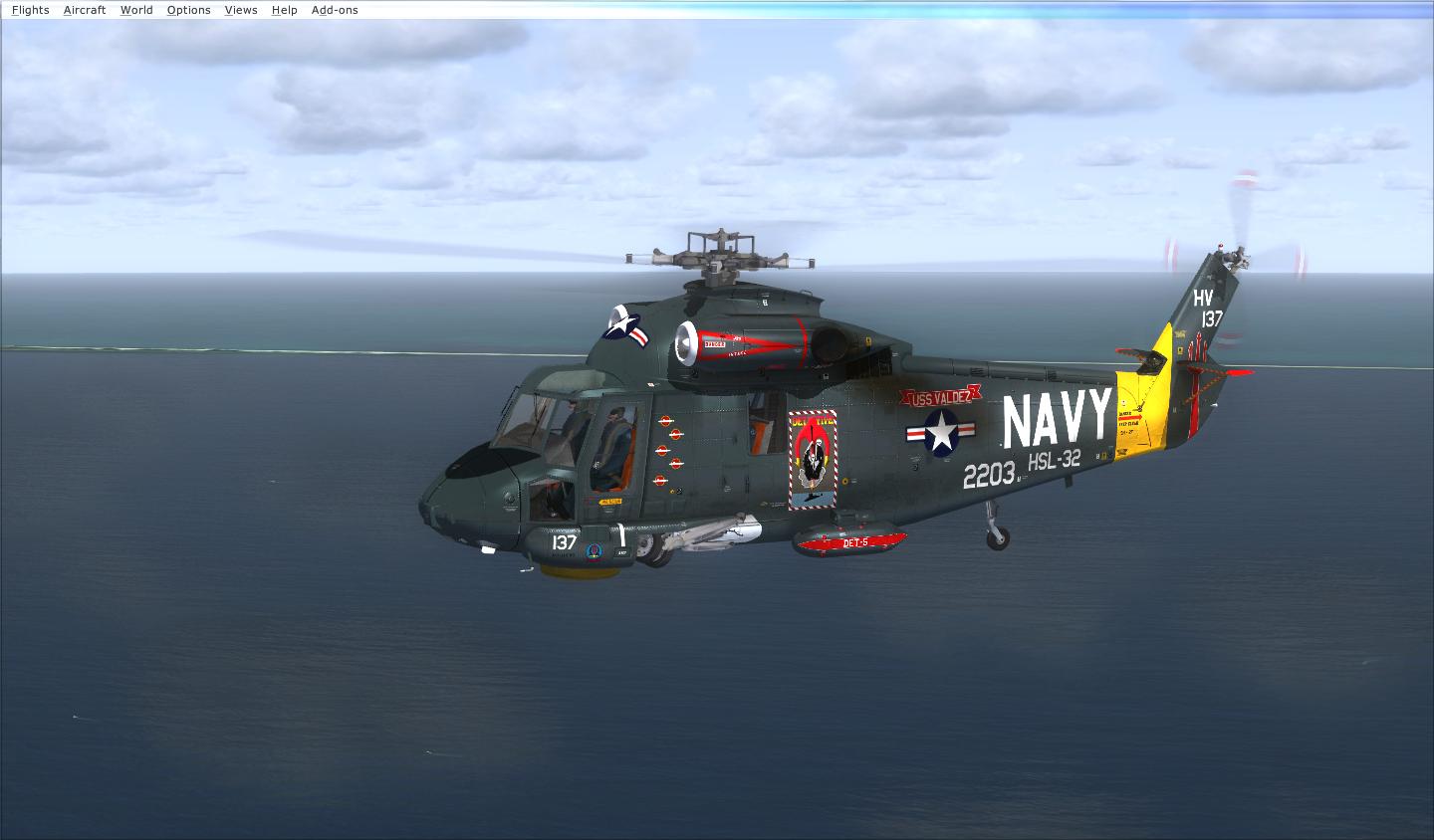The image size is (1434, 840).
Task: Open the Views menu
Action: point(241,9)
